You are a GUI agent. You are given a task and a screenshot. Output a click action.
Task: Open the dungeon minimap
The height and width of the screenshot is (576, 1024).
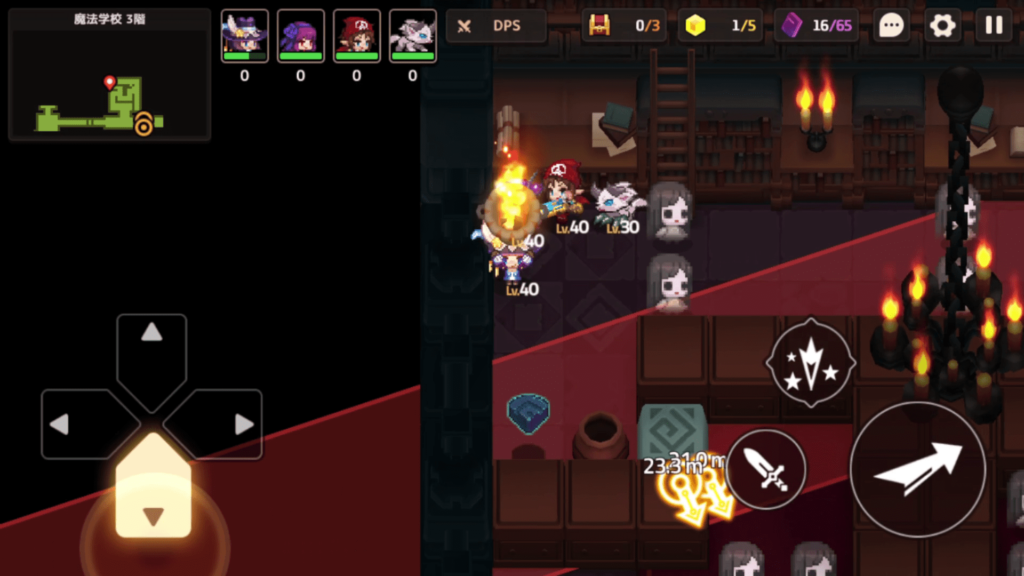(109, 75)
